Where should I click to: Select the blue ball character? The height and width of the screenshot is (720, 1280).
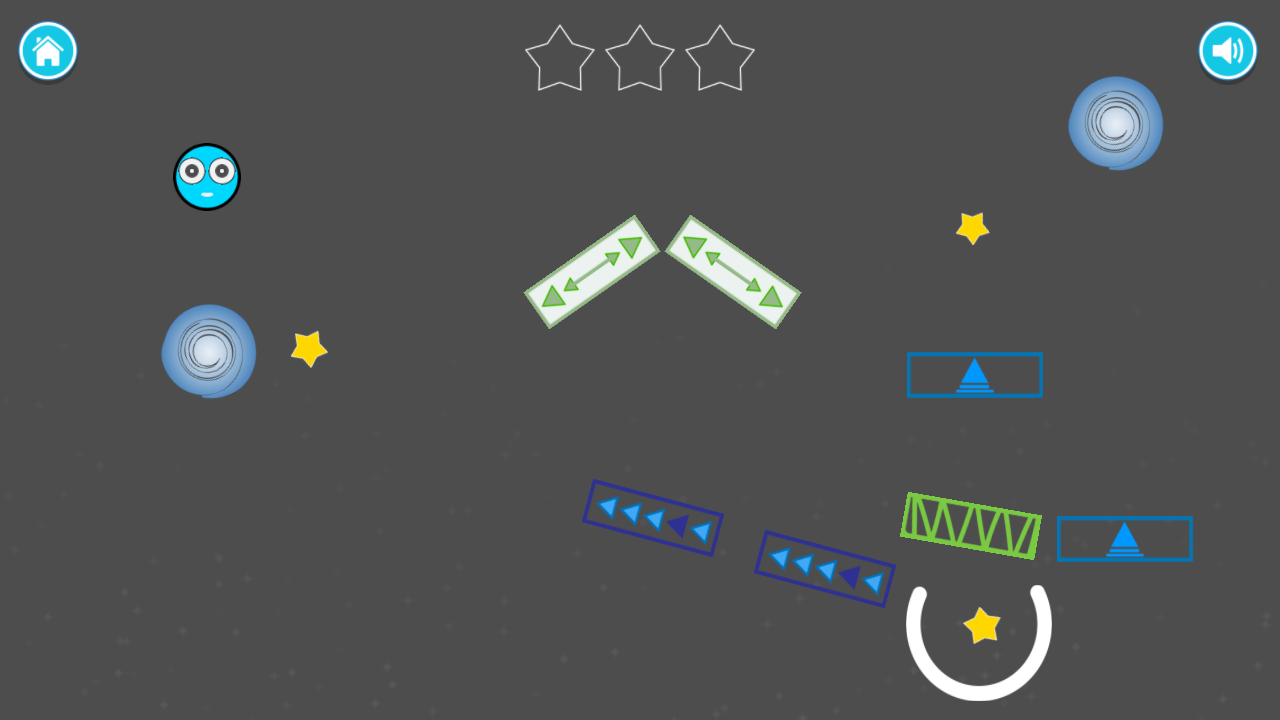[x=207, y=177]
